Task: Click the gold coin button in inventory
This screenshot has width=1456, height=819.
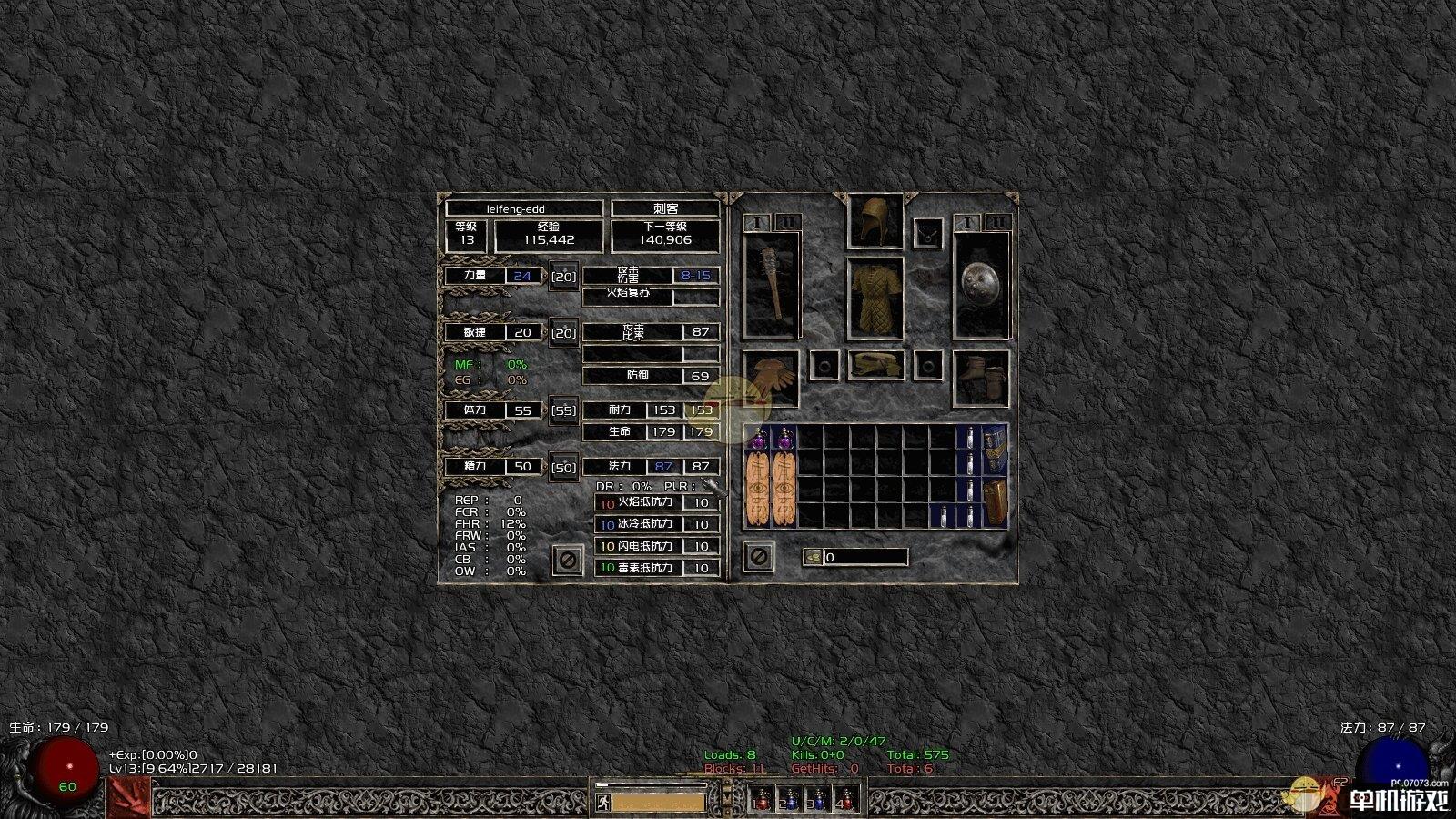Action: [813, 557]
